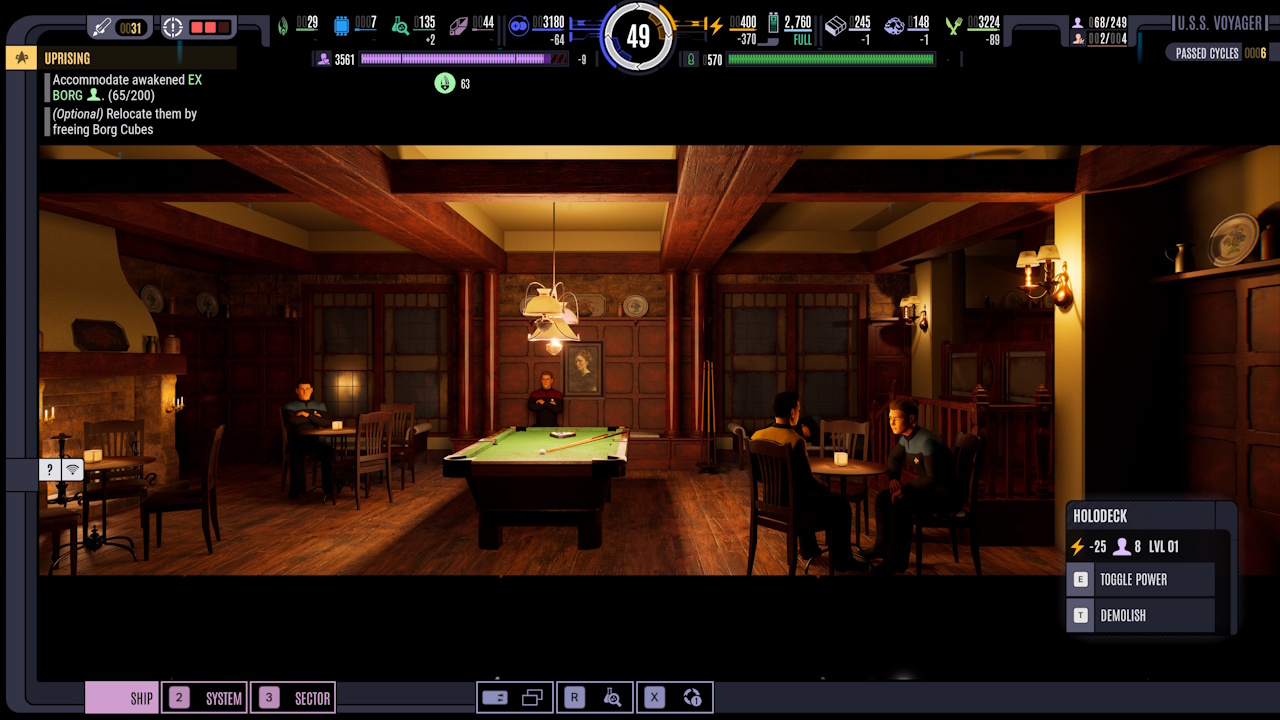The height and width of the screenshot is (720, 1280).
Task: Toggle the overlay switch in the bottom toolbar
Action: click(x=495, y=696)
